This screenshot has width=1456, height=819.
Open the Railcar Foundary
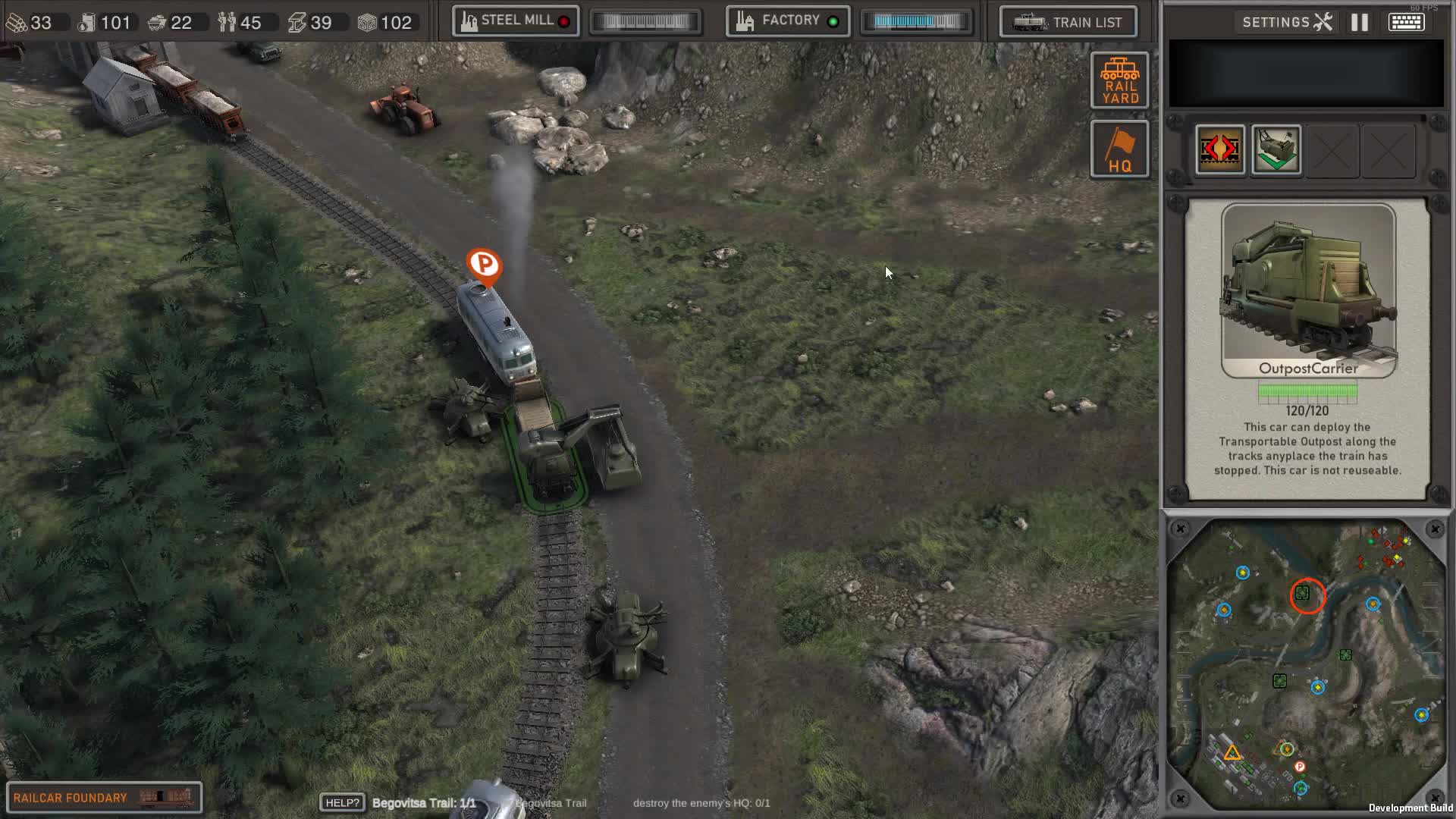point(105,796)
